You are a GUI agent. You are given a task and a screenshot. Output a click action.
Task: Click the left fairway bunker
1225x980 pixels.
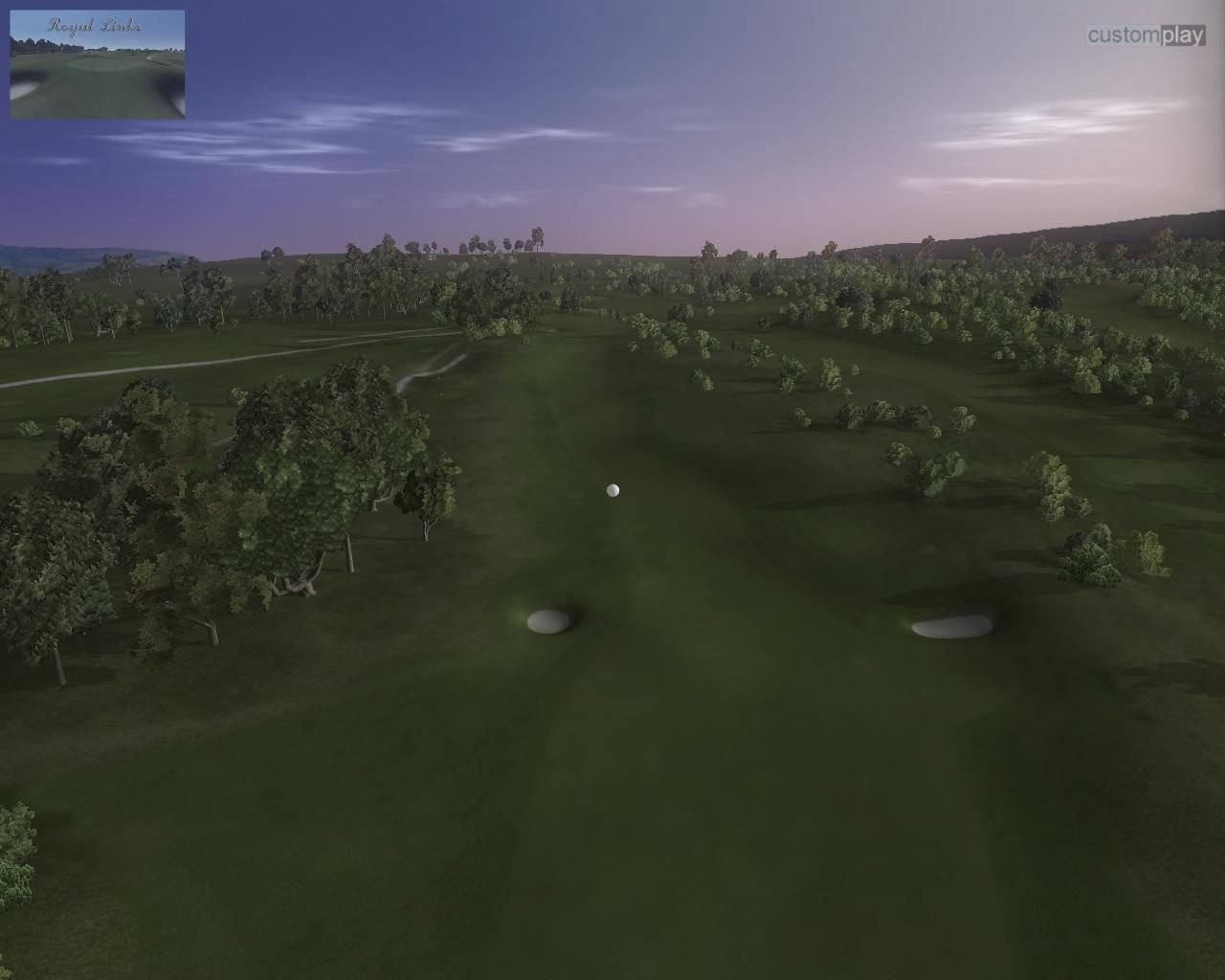[548, 621]
